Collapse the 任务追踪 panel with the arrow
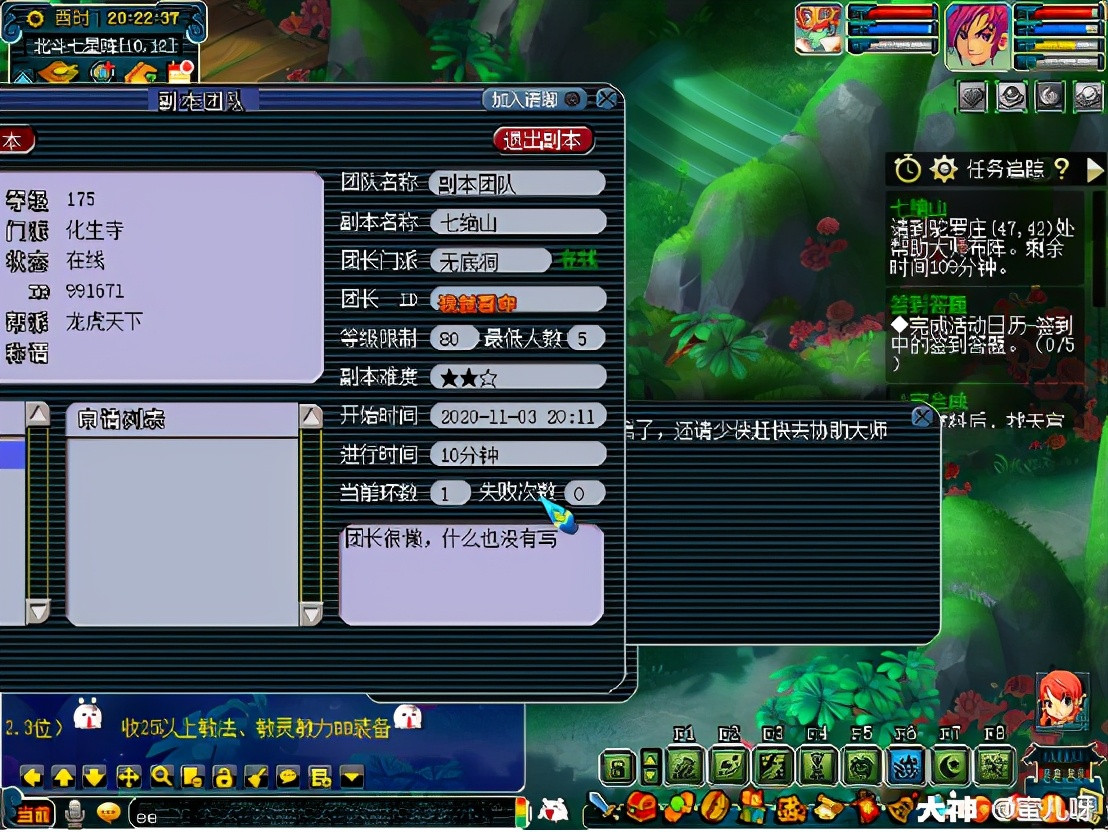 [x=1094, y=169]
